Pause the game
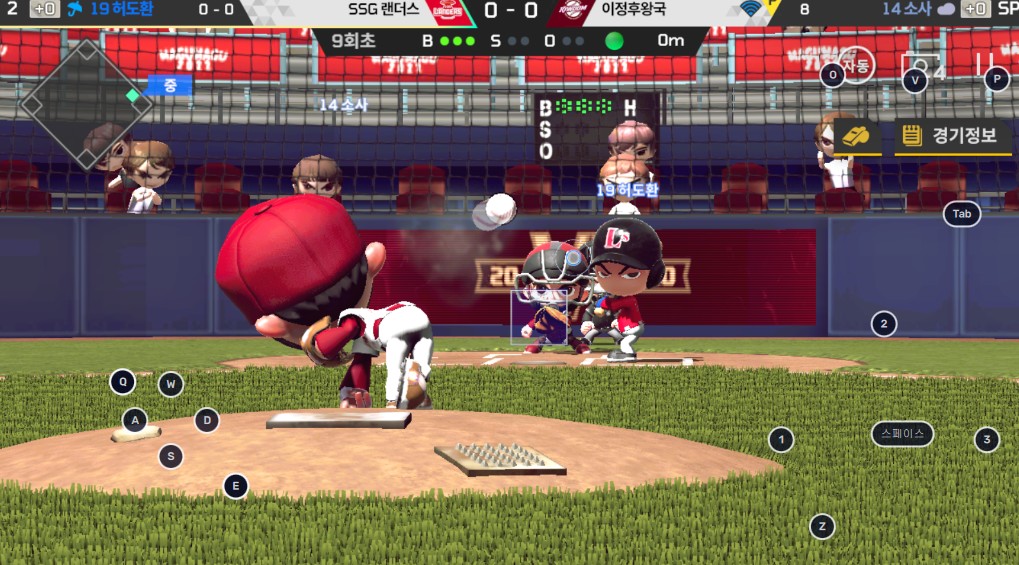The width and height of the screenshot is (1019, 565). [983, 65]
